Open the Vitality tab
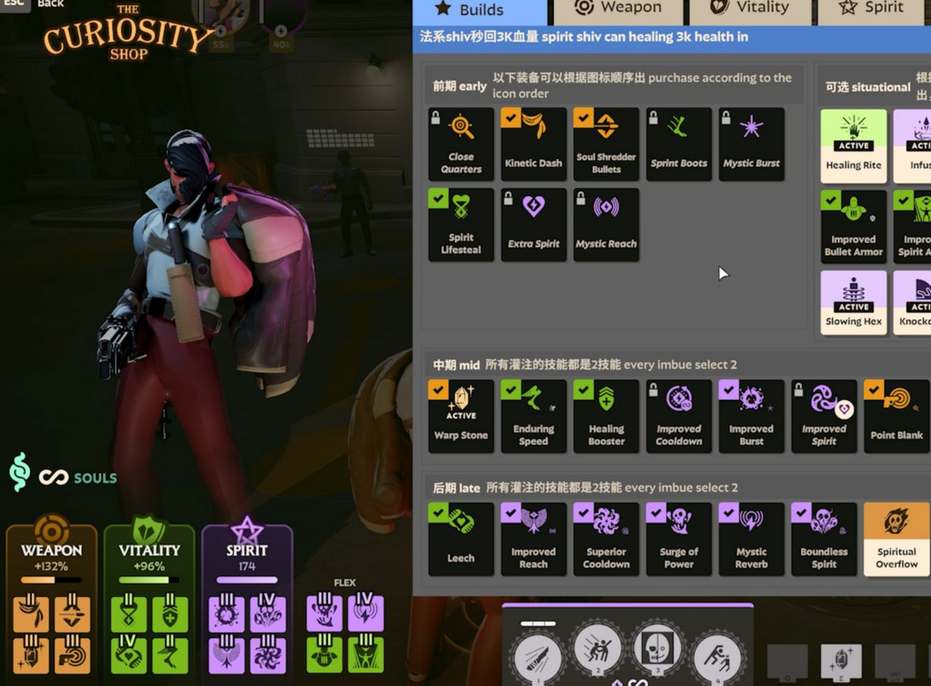Screen dimensions: 931x686 point(749,9)
